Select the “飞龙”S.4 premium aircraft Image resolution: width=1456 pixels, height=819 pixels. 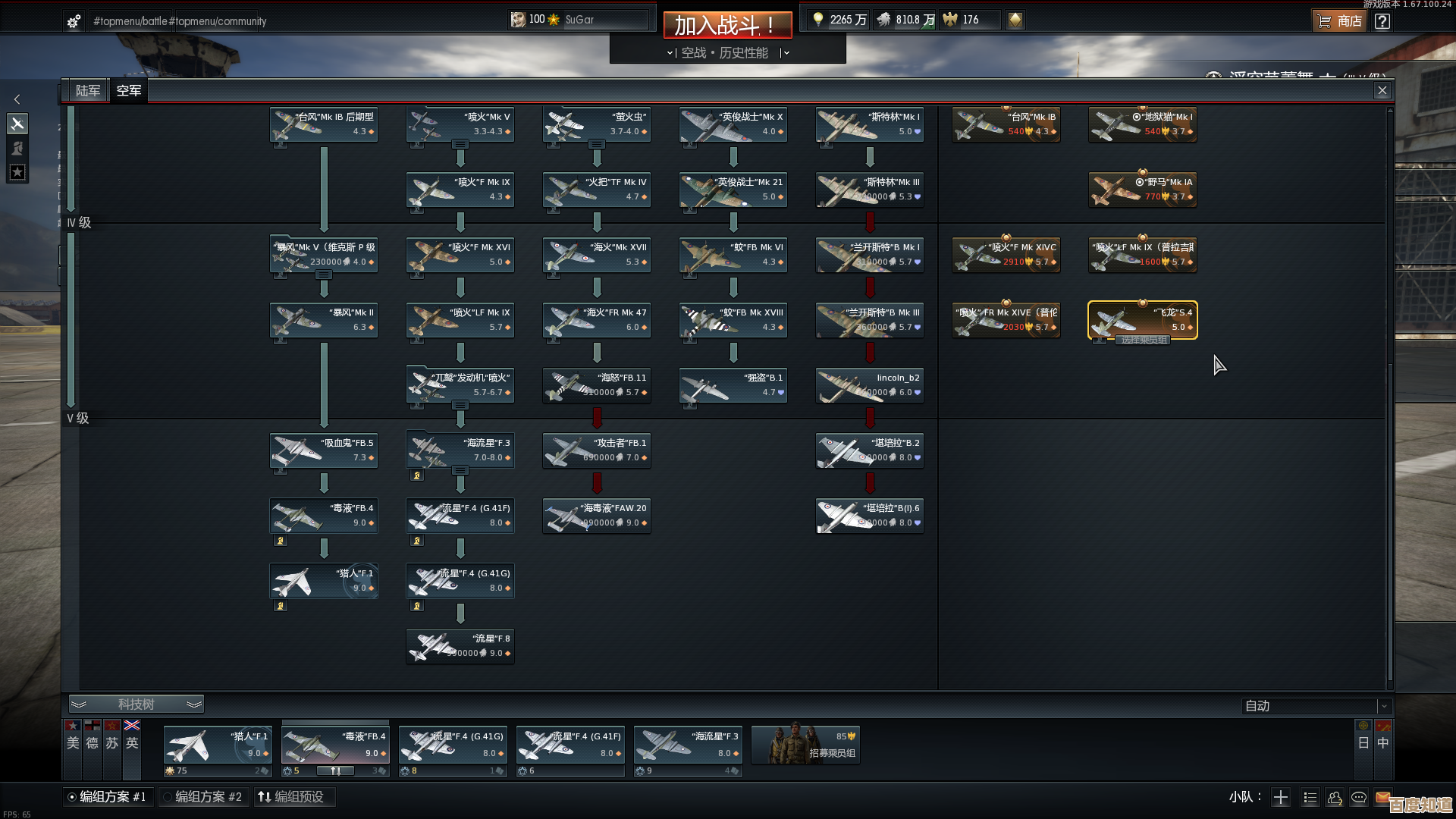click(x=1143, y=320)
